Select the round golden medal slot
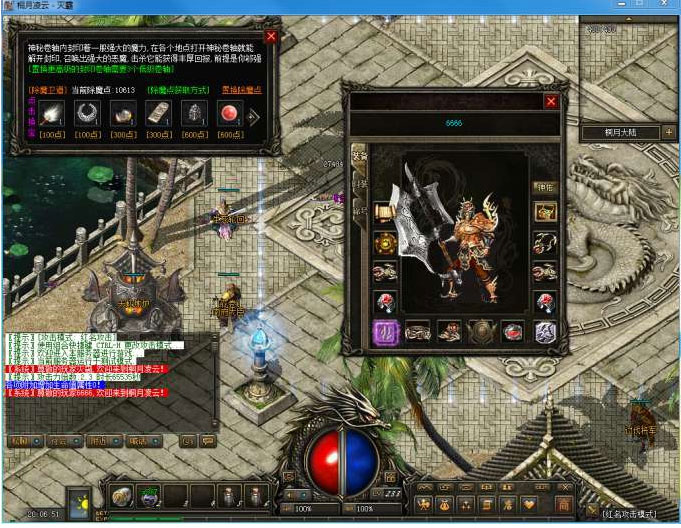681x528 pixels. point(384,242)
